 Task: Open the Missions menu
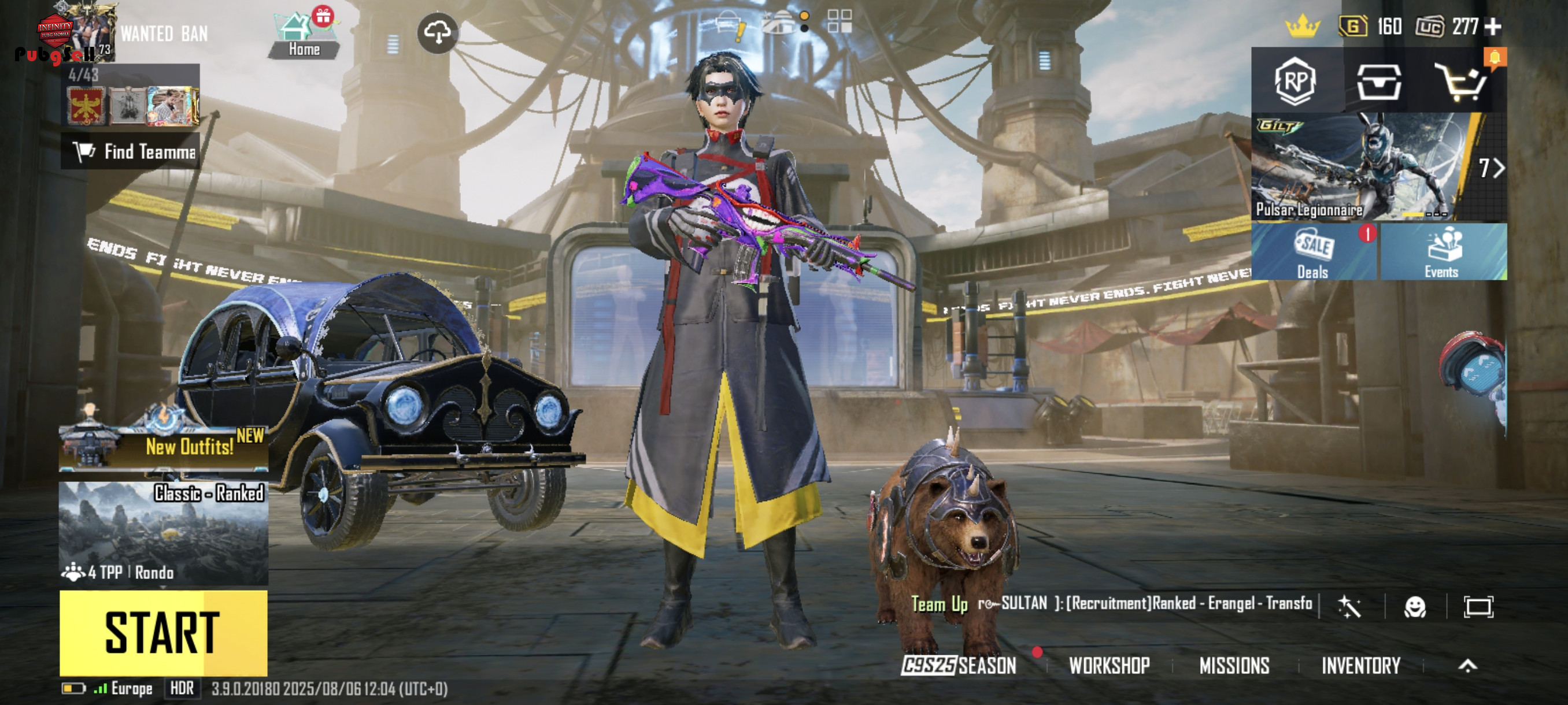coord(1234,666)
